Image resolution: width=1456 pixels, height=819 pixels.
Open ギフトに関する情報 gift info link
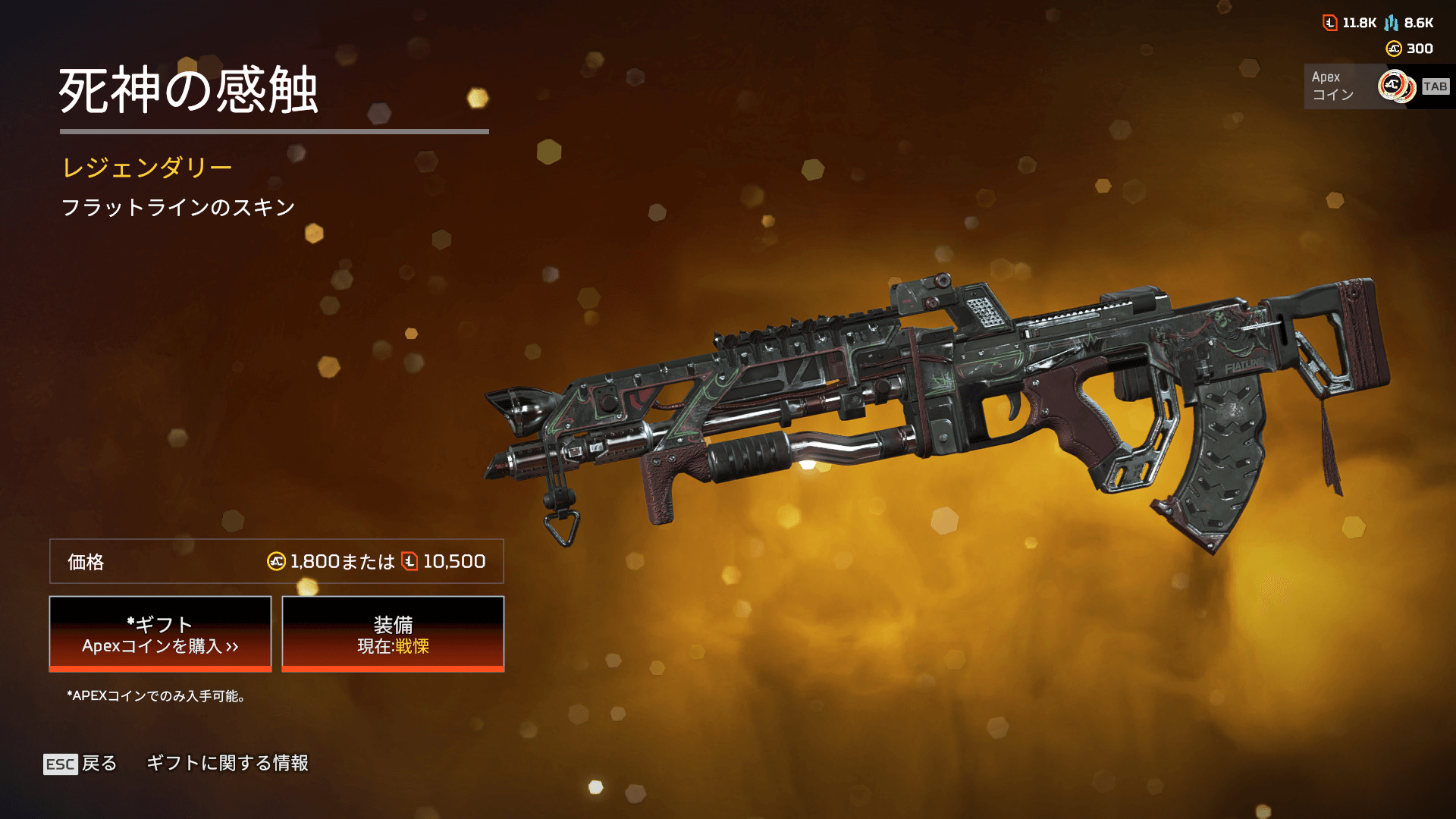tap(227, 763)
